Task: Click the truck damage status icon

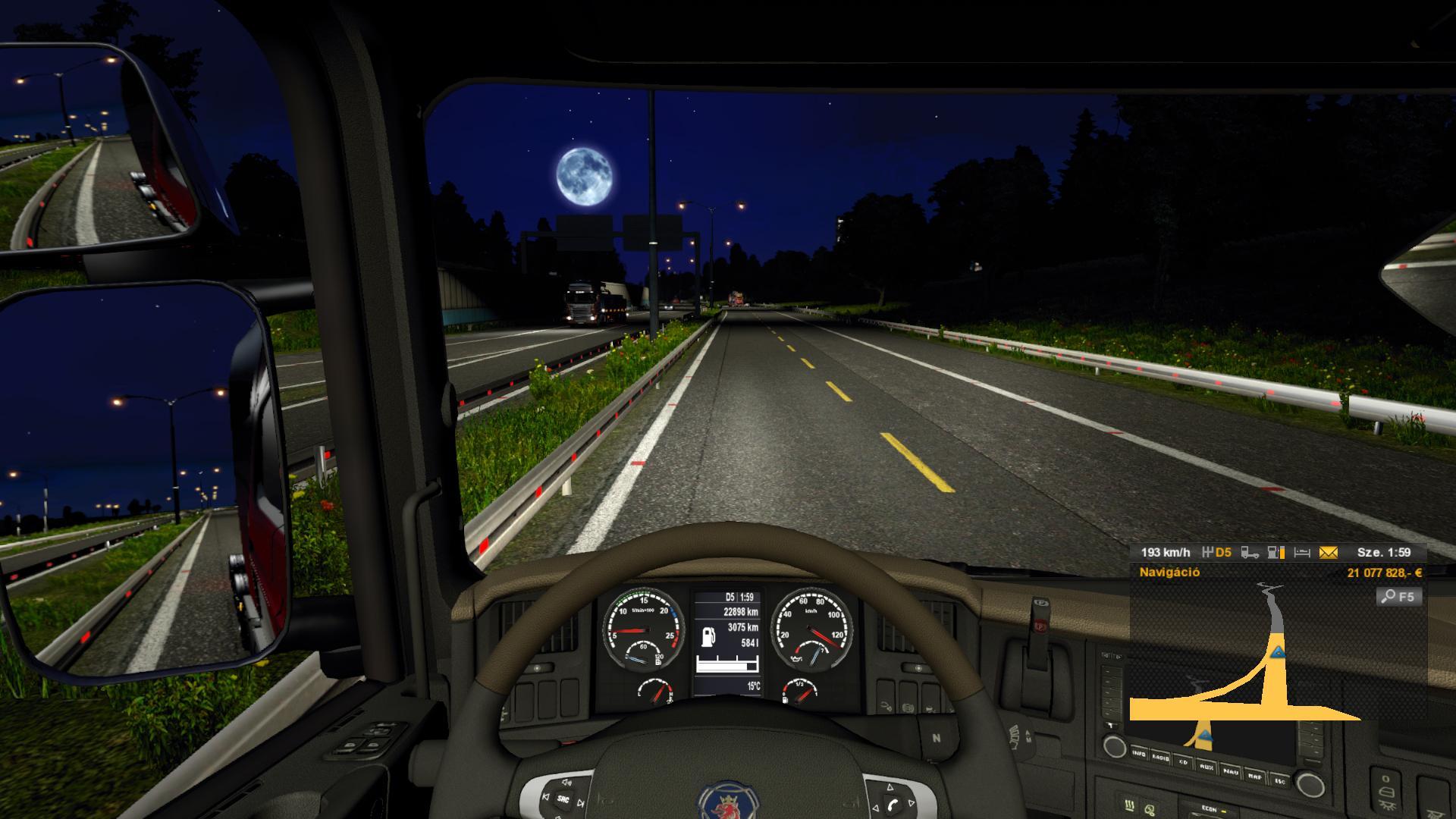Action: [x=1250, y=553]
